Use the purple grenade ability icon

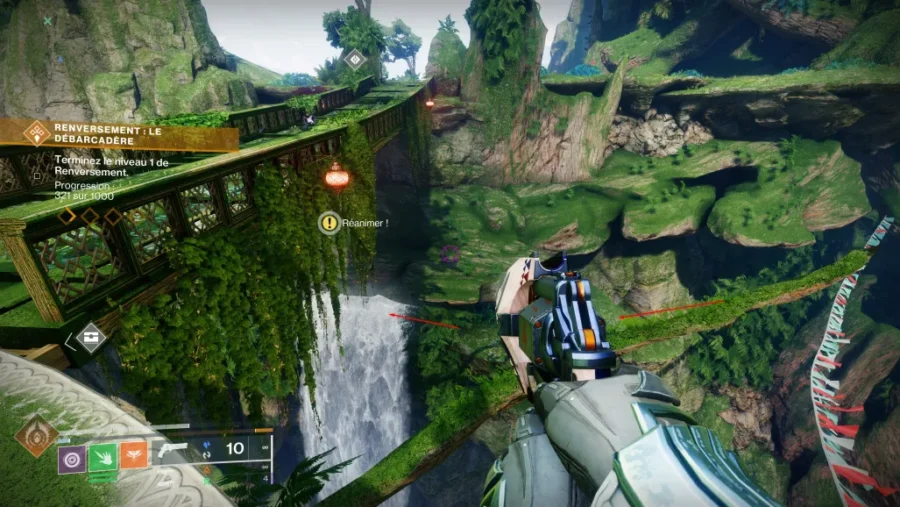click(x=71, y=459)
